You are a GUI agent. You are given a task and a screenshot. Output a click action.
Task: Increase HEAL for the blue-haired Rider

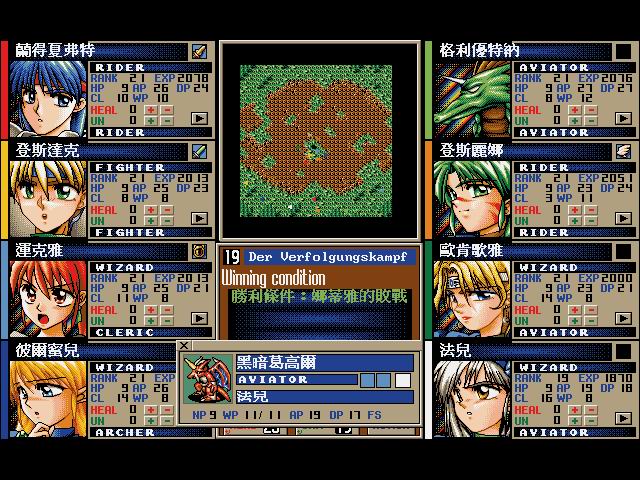152,110
